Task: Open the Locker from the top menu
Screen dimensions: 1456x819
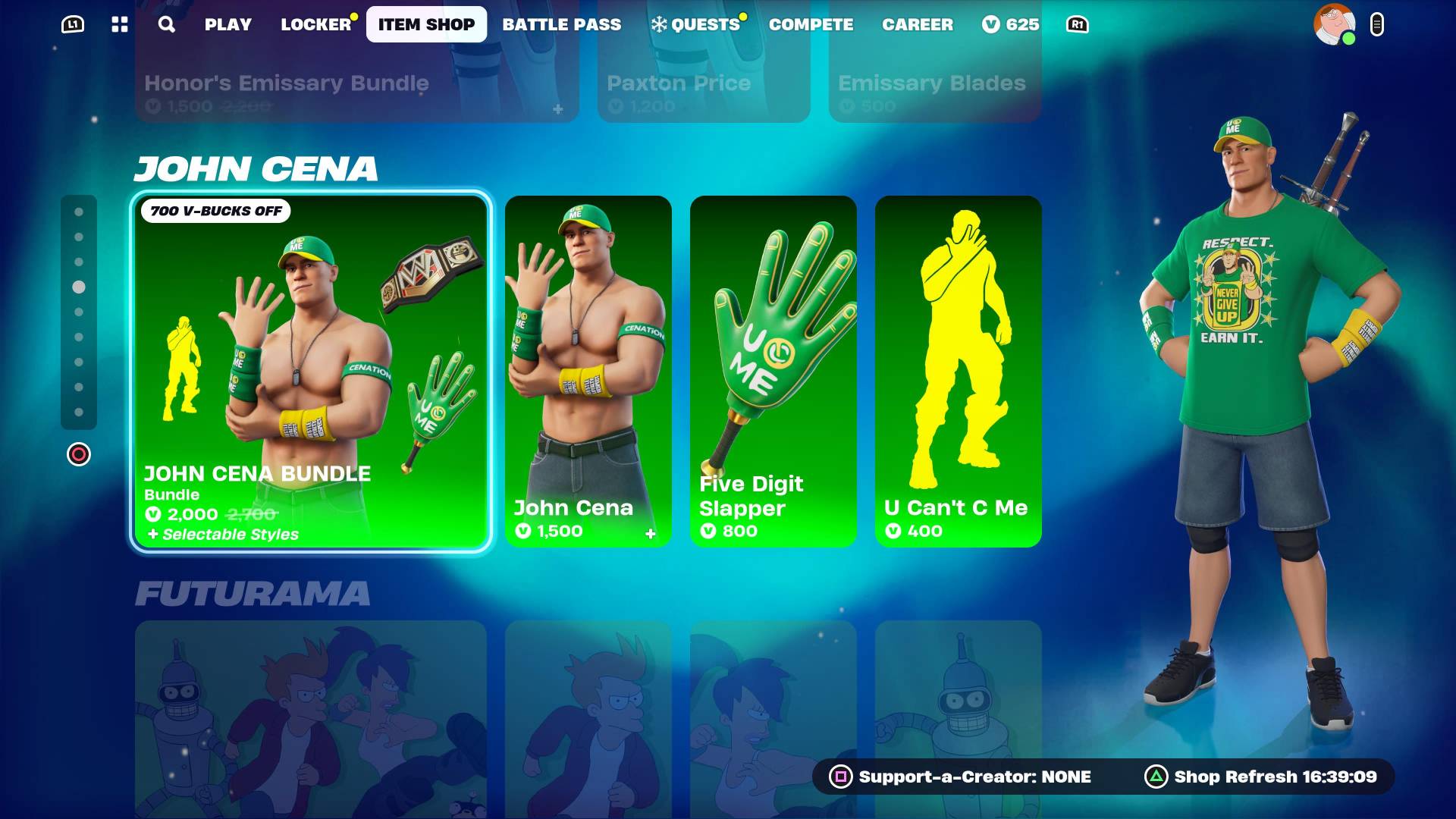Action: coord(315,24)
